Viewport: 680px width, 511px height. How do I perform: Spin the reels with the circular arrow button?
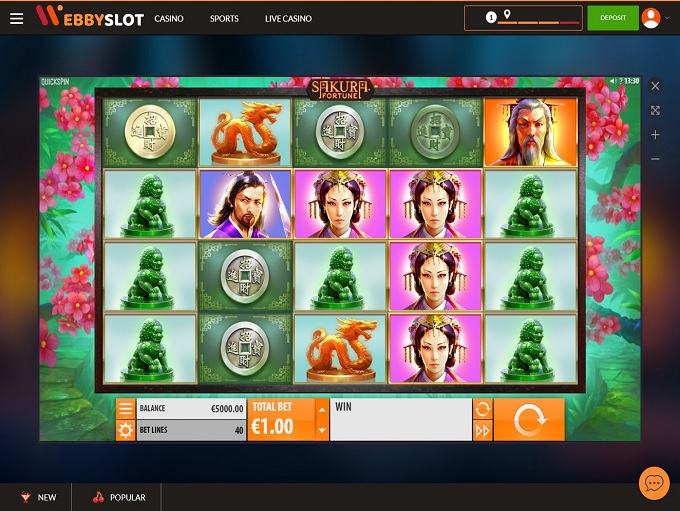(x=528, y=420)
